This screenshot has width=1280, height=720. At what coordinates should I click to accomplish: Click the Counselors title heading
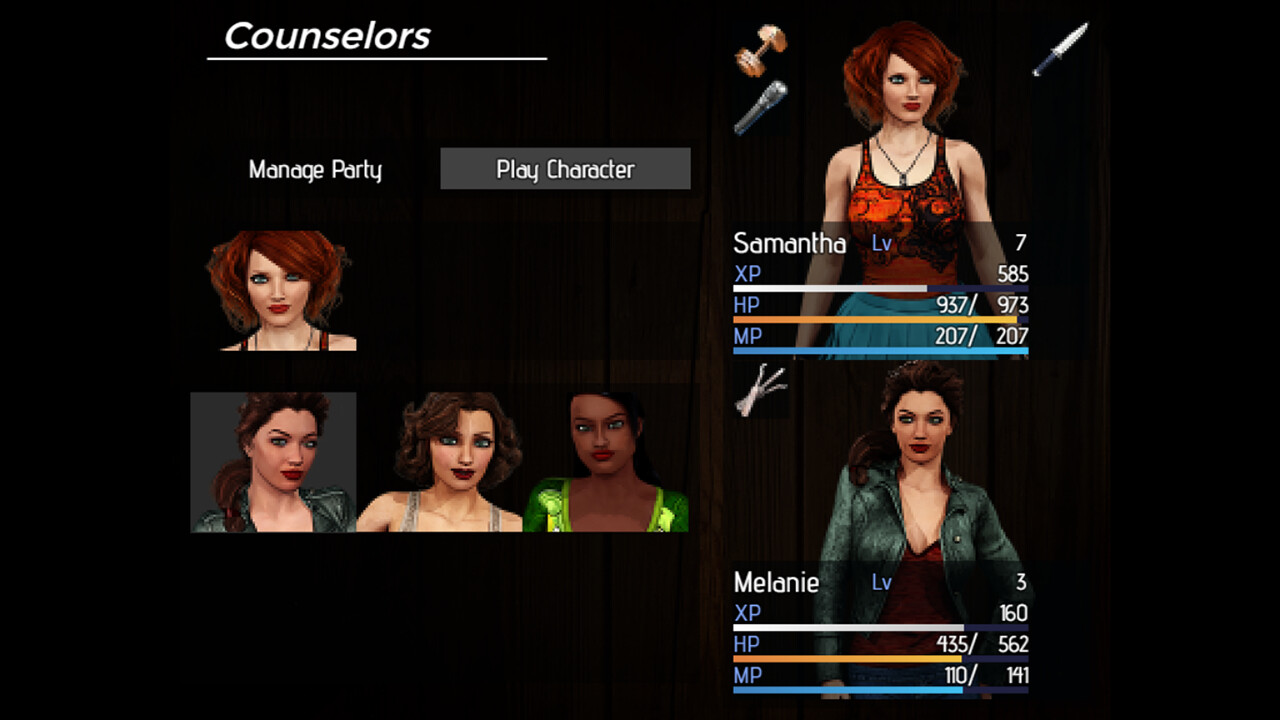pyautogui.click(x=327, y=37)
